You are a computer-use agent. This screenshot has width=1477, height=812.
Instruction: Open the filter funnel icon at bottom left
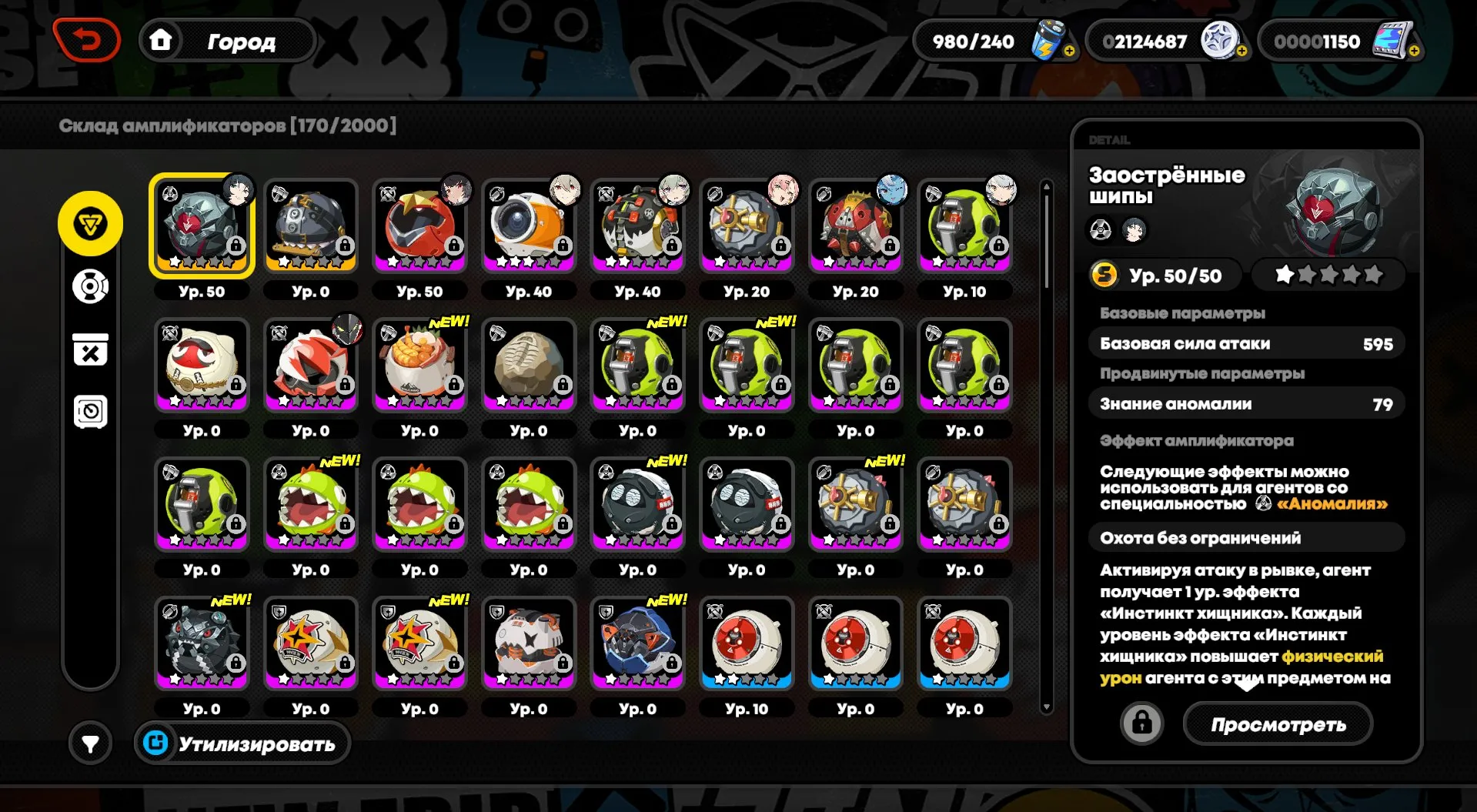click(x=90, y=743)
